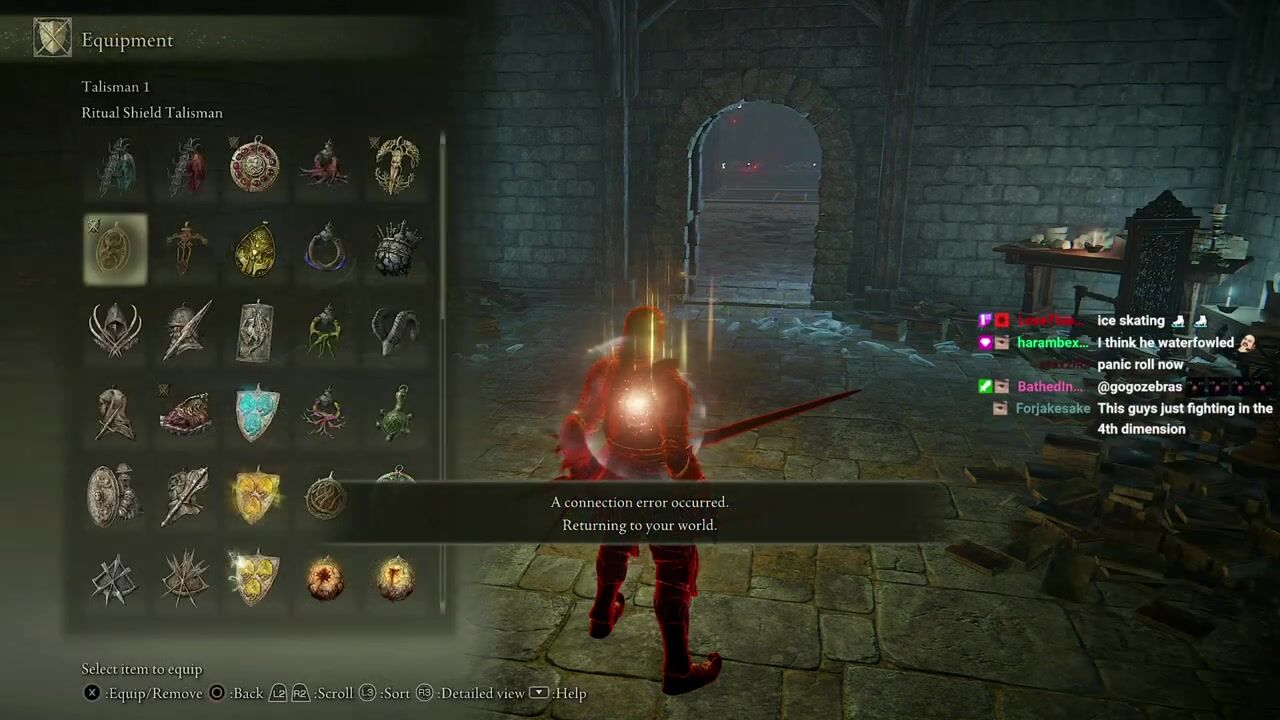Click Forjakesake's chat message
The width and height of the screenshot is (1280, 720).
(1184, 418)
